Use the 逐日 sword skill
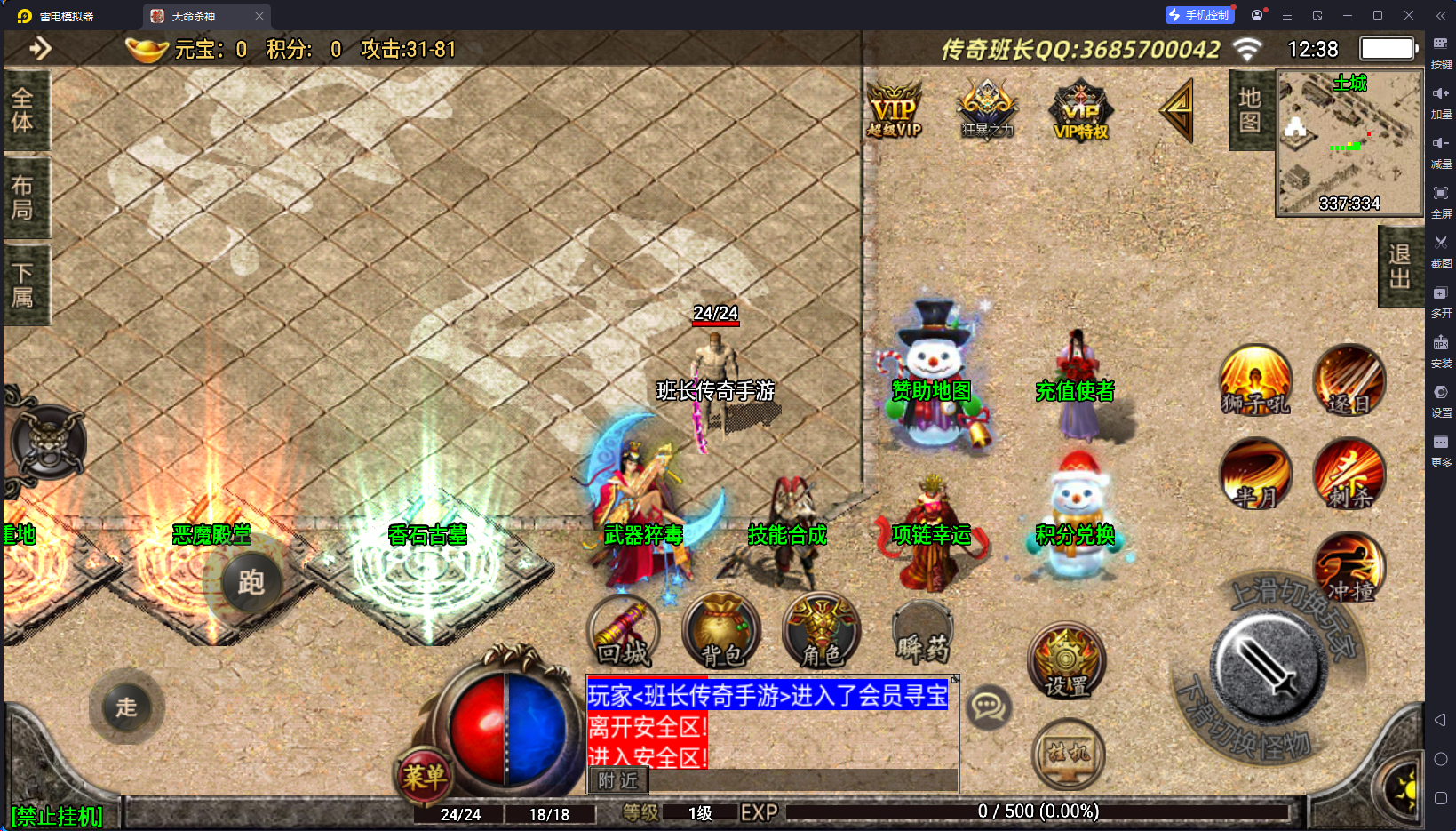This screenshot has height=831, width=1456. click(1349, 380)
